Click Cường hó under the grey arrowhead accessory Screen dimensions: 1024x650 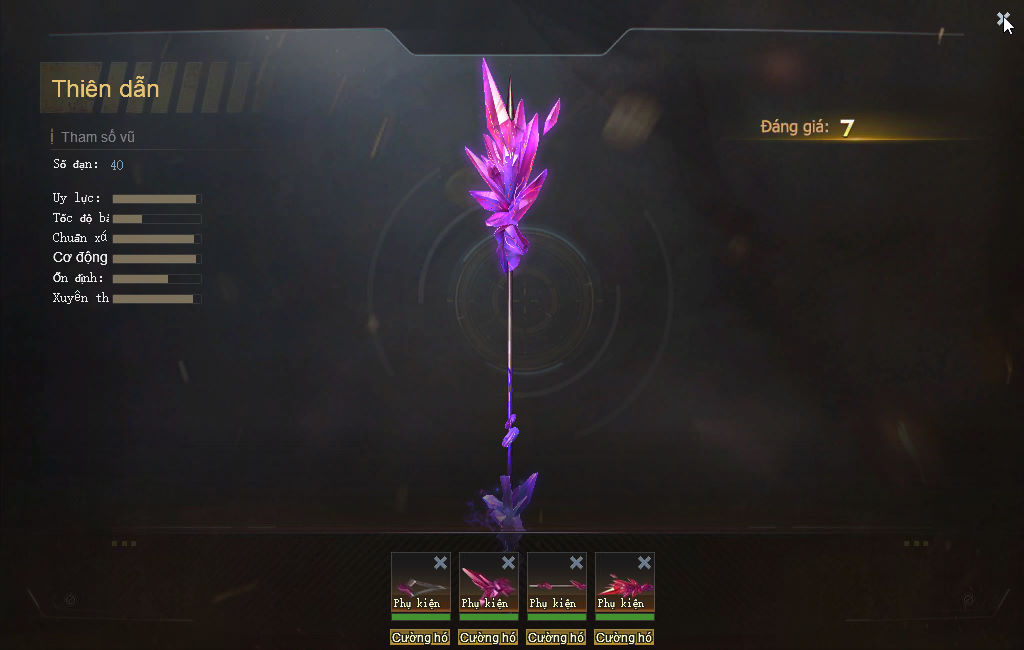420,638
